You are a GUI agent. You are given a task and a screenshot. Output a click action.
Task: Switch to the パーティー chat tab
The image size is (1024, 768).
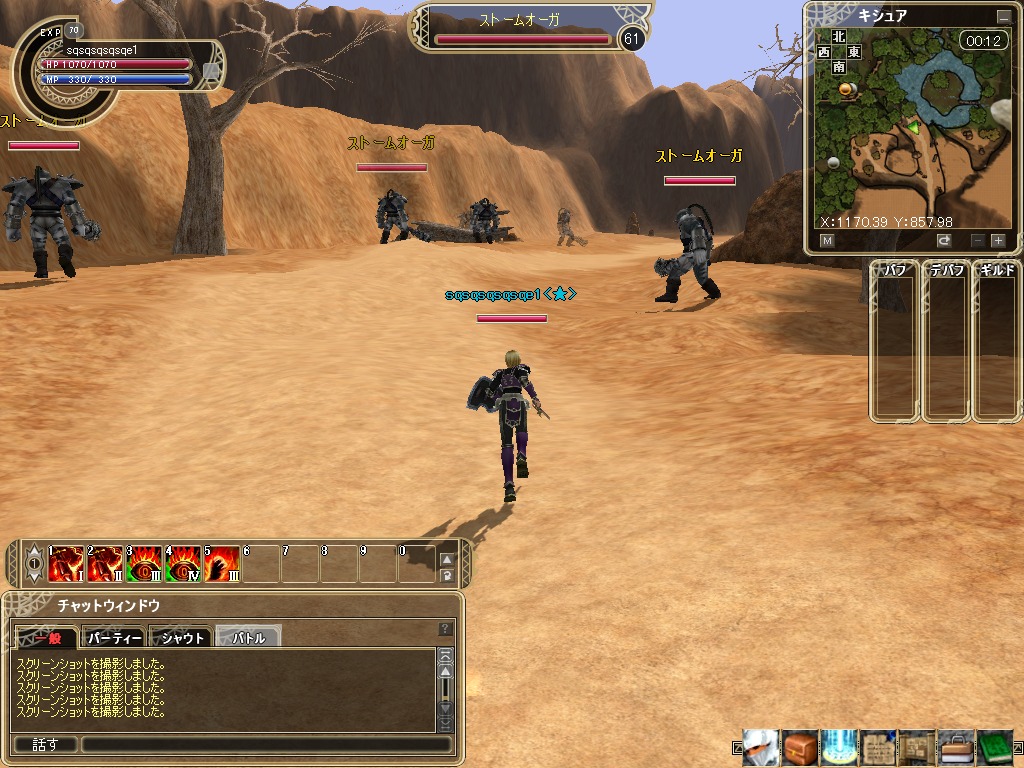[x=114, y=637]
